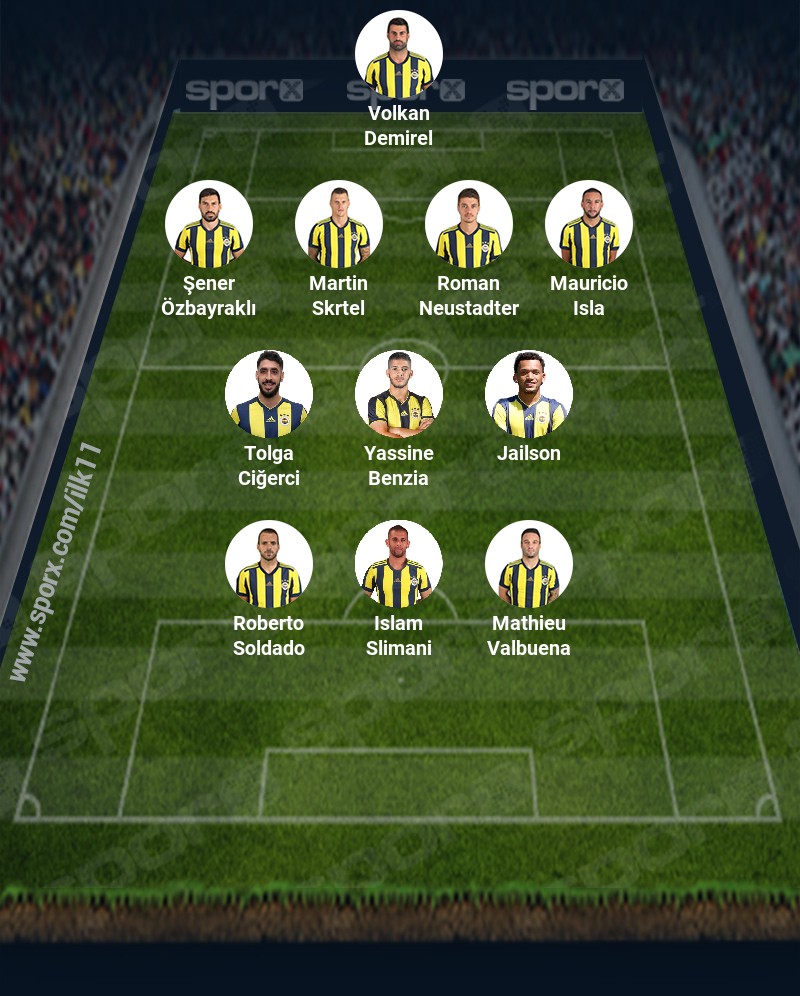Choose midfielder Tolga Ciğerci's portrait

pyautogui.click(x=269, y=395)
